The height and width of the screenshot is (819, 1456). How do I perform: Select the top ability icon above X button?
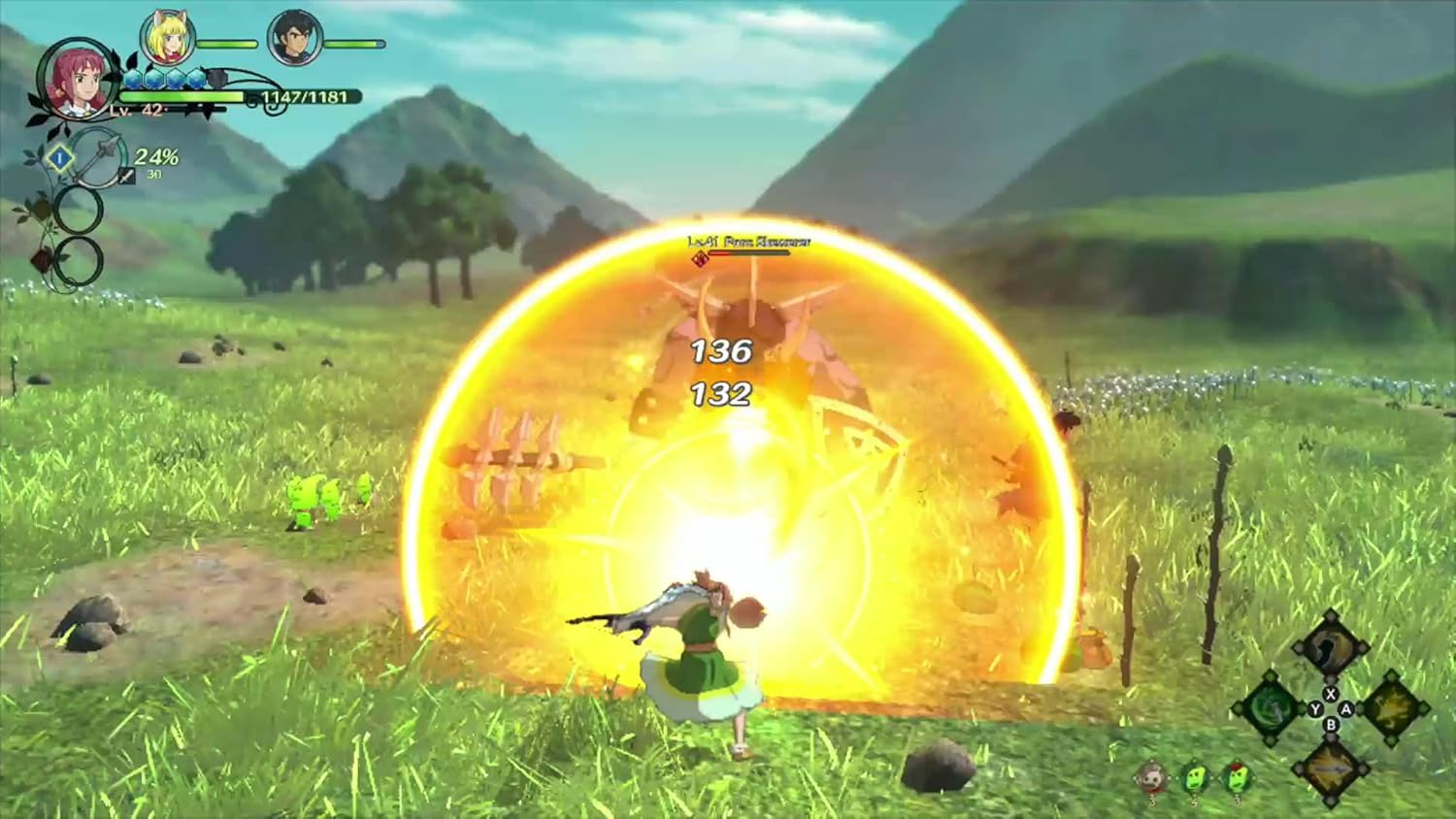pyautogui.click(x=1330, y=648)
